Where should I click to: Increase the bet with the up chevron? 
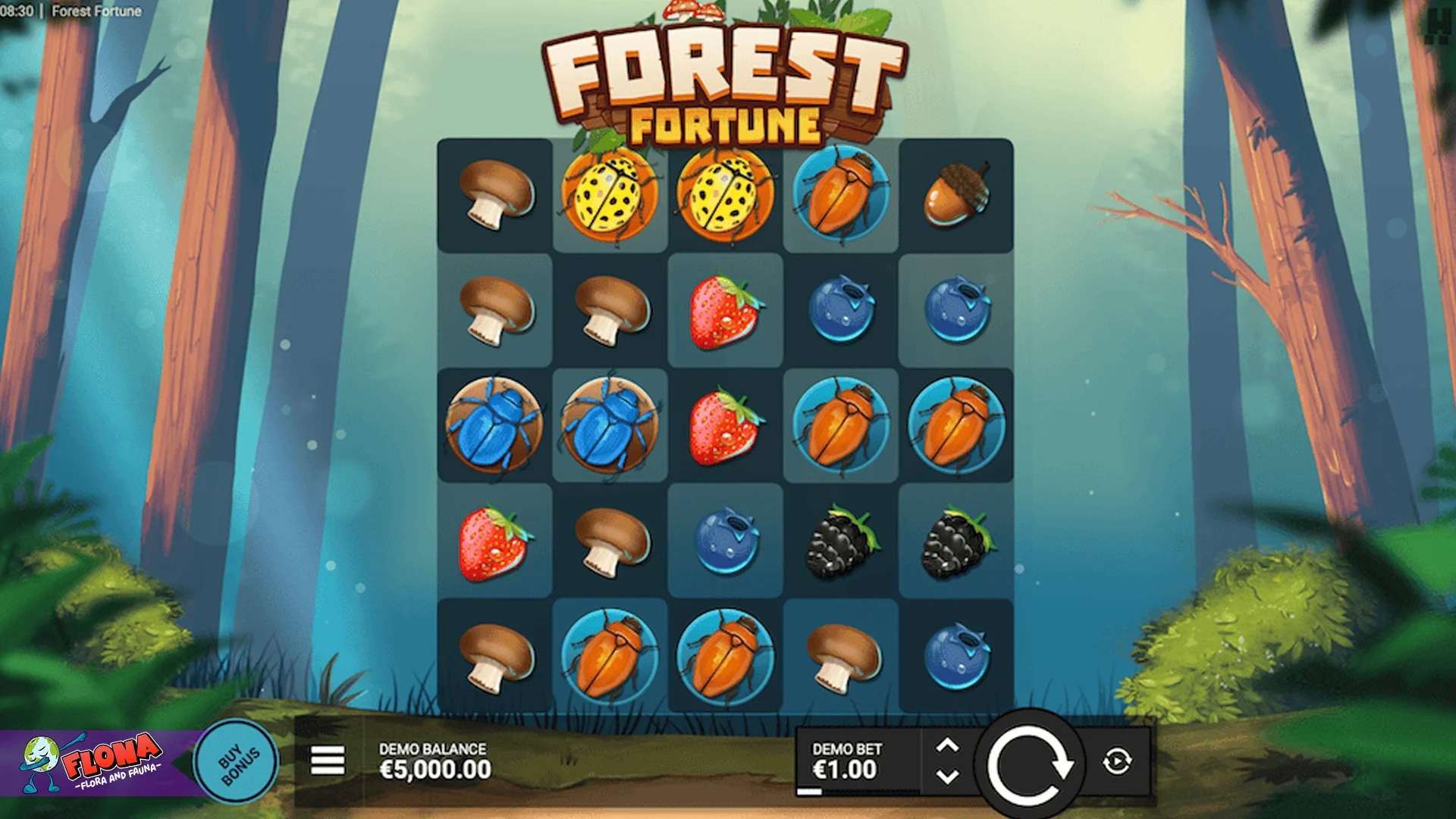tap(949, 743)
